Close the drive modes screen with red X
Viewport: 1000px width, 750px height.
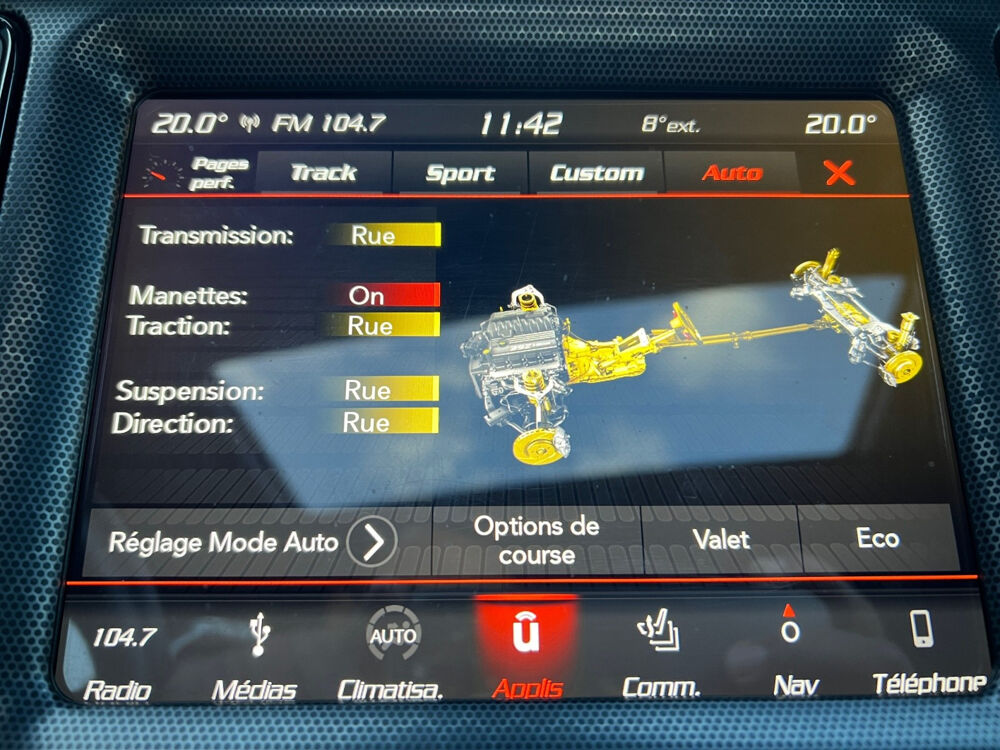click(839, 173)
